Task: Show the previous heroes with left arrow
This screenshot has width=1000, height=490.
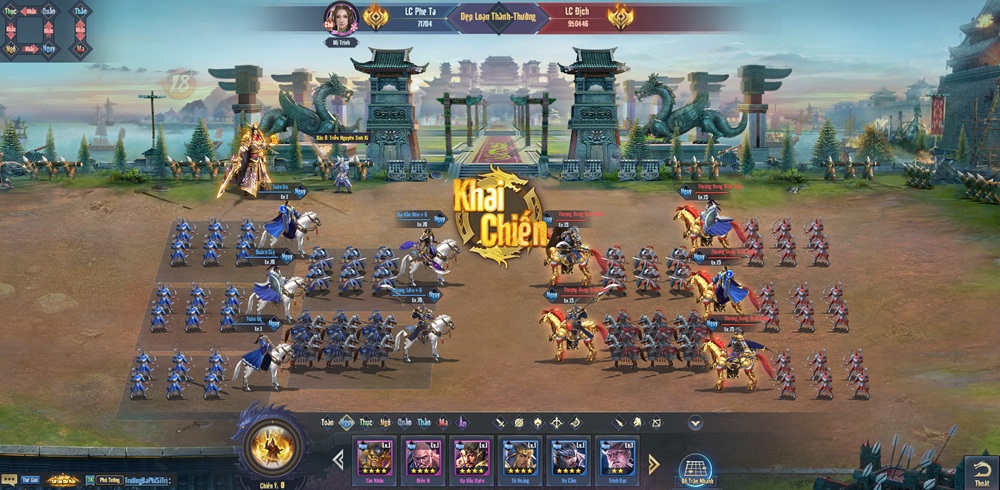Action: 338,461
